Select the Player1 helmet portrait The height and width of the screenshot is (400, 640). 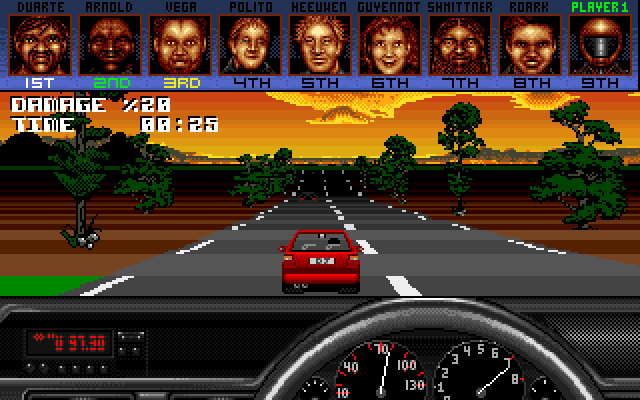[x=599, y=44]
